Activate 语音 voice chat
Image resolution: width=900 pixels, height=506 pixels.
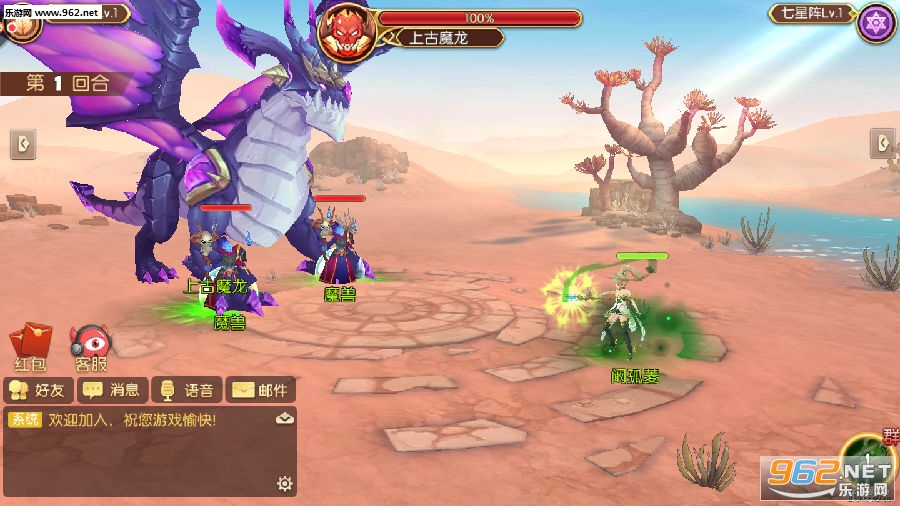(x=186, y=390)
